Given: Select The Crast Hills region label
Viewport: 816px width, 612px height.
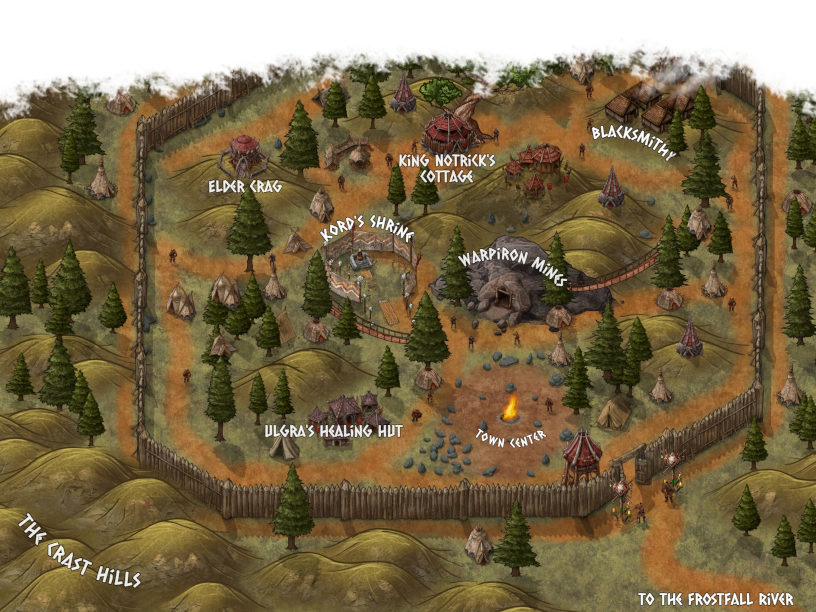Looking at the screenshot, I should coord(78,549).
